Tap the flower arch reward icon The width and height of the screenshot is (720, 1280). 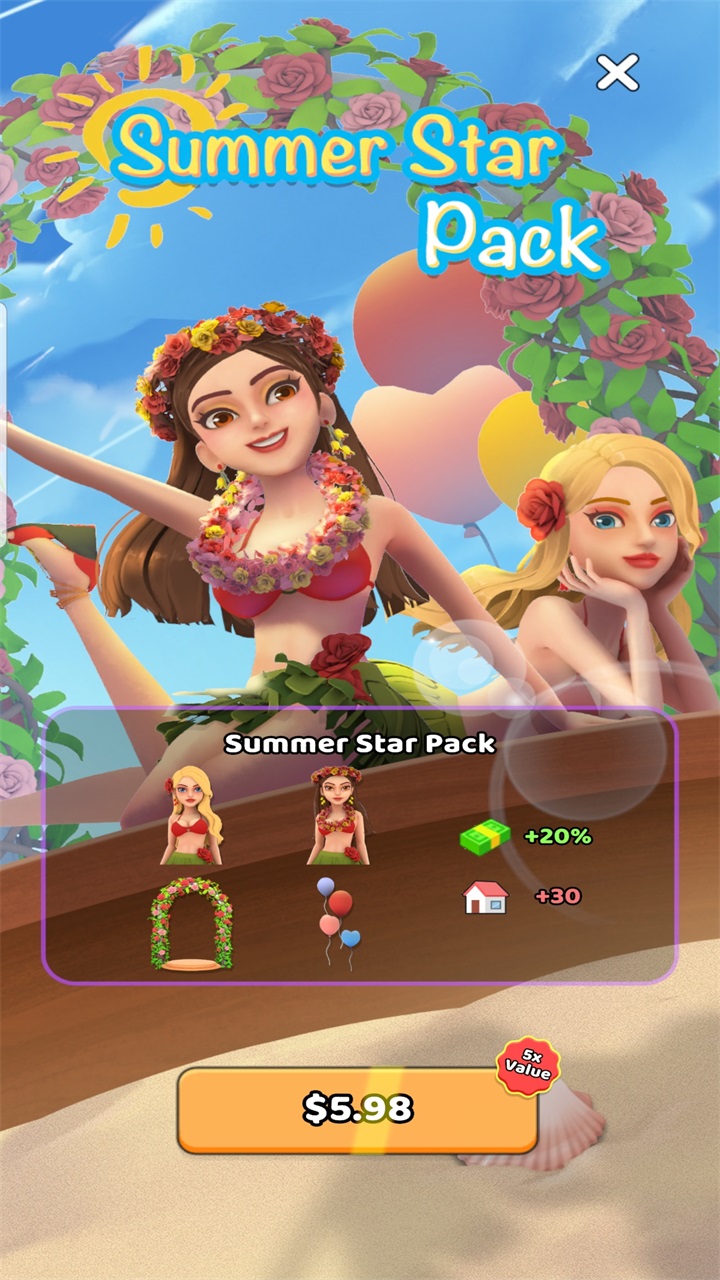(x=191, y=926)
